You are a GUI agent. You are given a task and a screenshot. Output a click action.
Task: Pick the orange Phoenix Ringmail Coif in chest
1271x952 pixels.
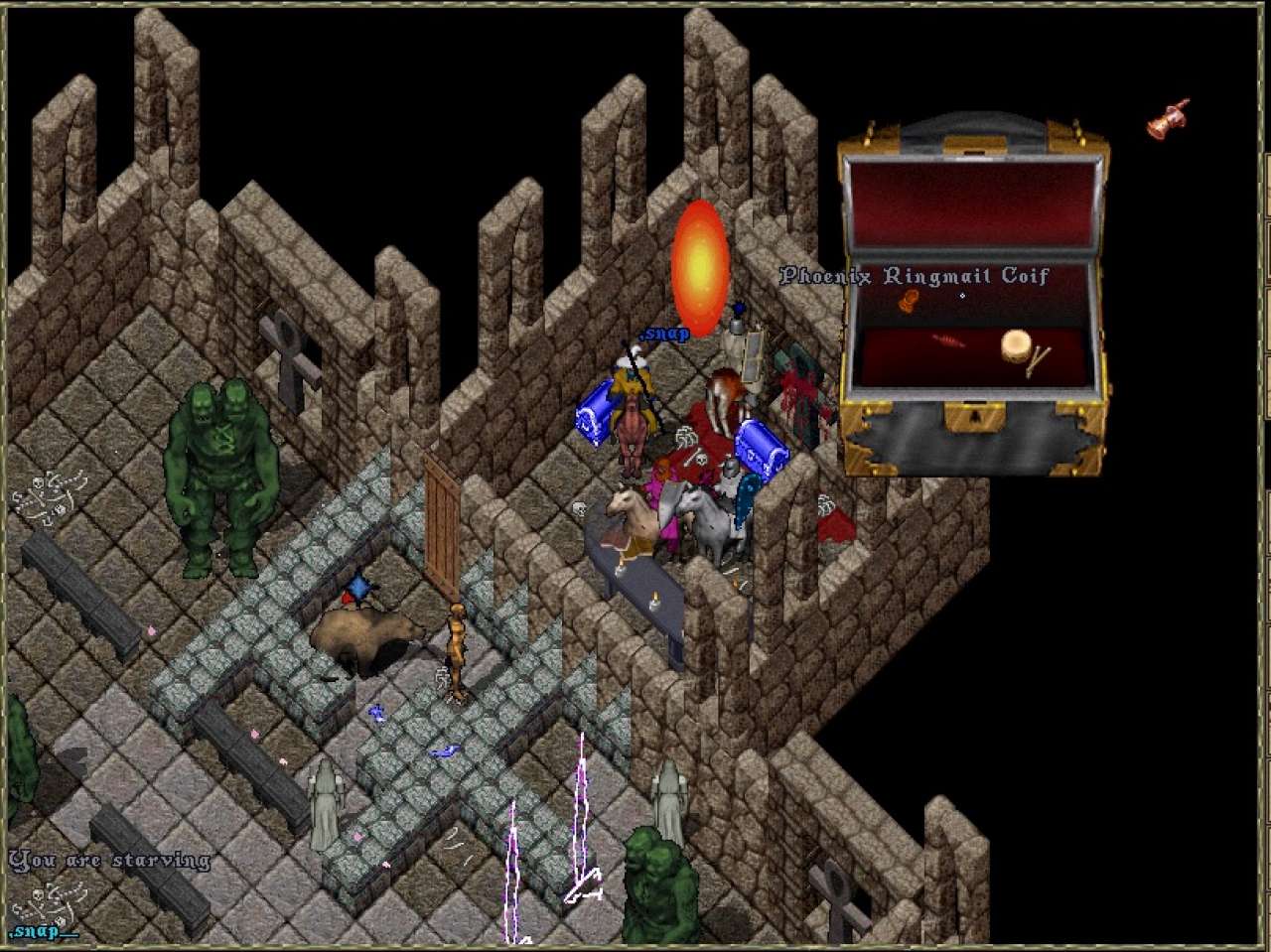coord(909,301)
